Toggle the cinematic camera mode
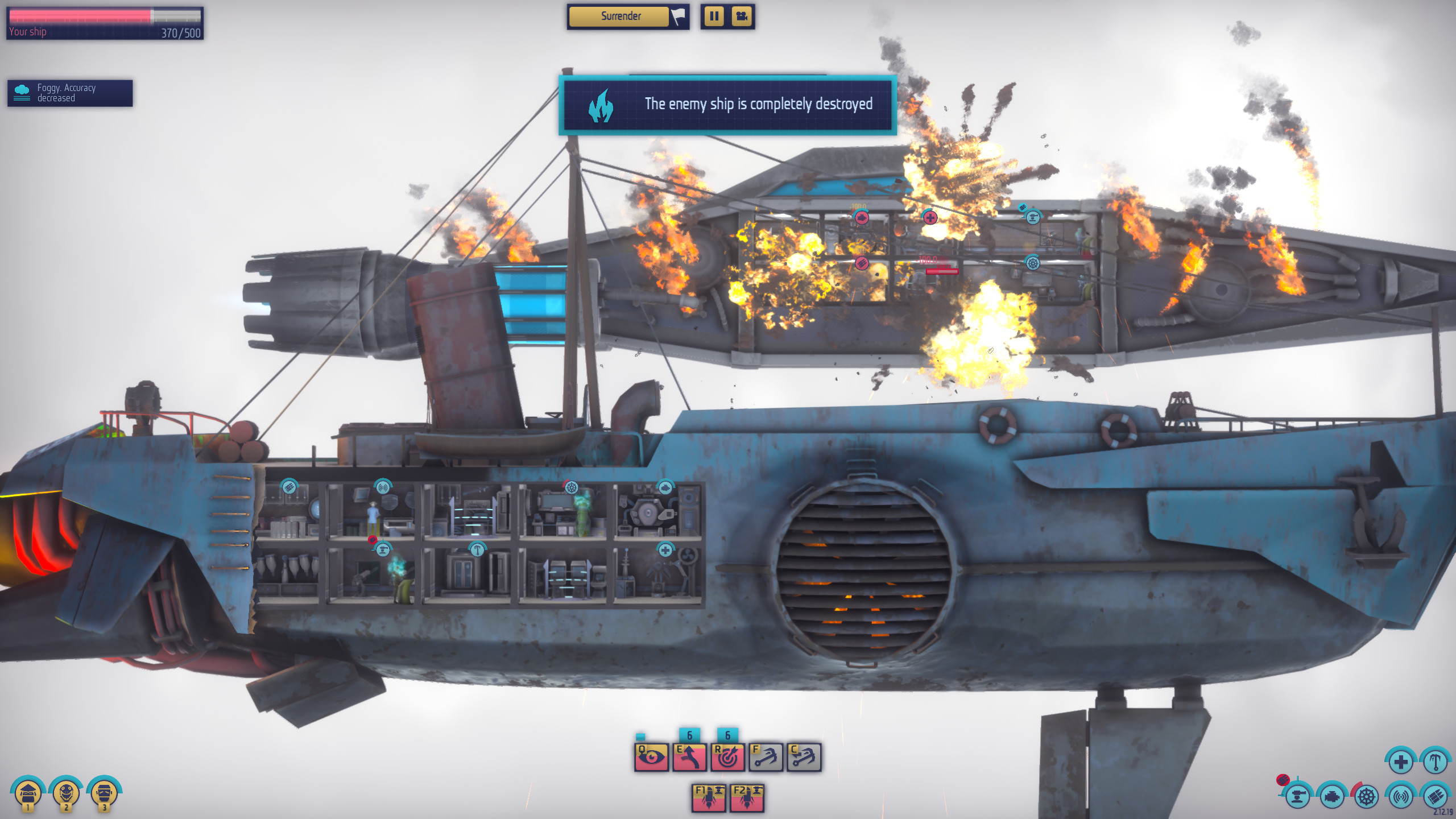The image size is (1456, 819). coord(742,17)
